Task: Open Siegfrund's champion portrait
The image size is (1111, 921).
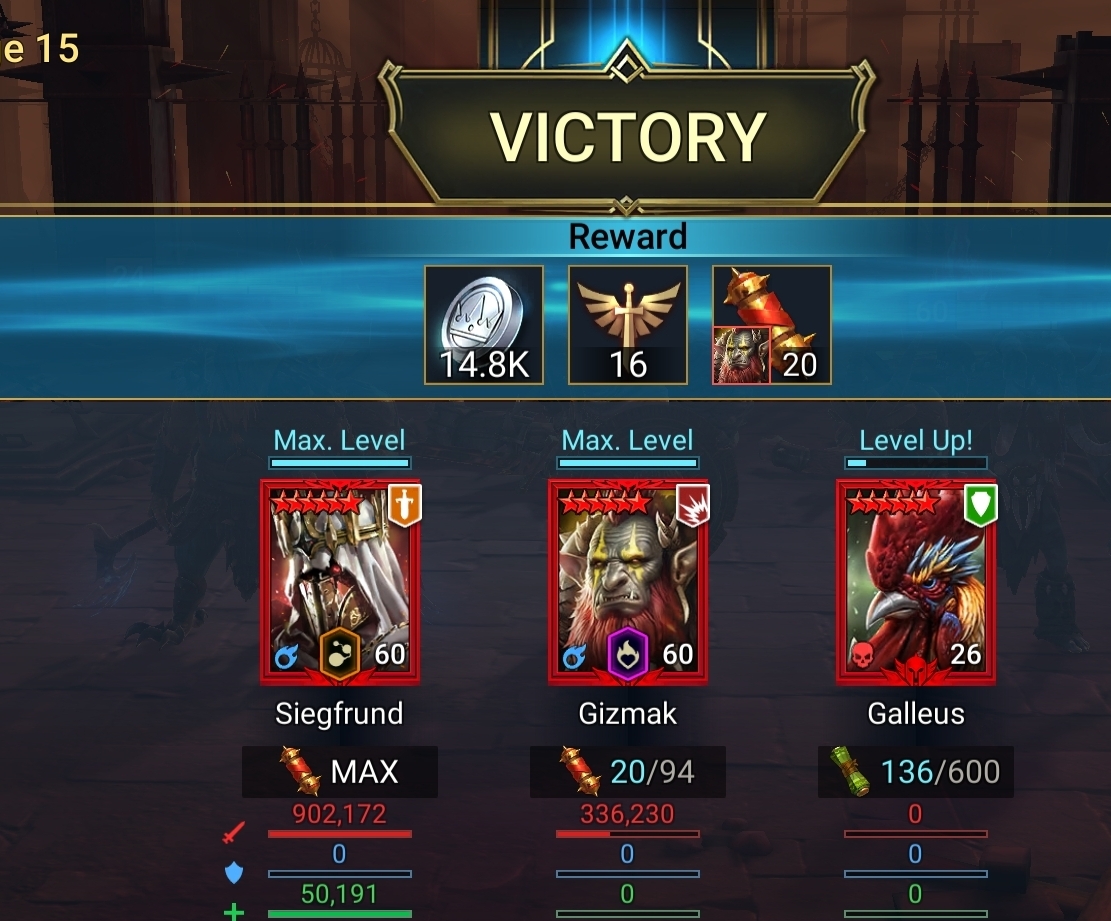Action: click(340, 582)
